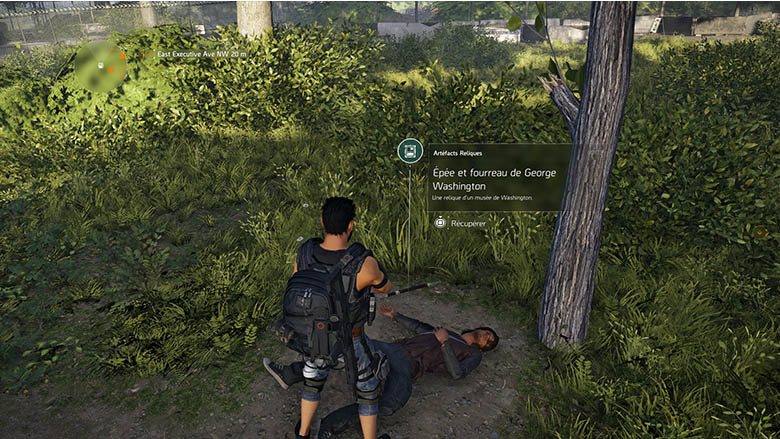Open the circular minimap
The width and height of the screenshot is (780, 439).
click(x=101, y=67)
